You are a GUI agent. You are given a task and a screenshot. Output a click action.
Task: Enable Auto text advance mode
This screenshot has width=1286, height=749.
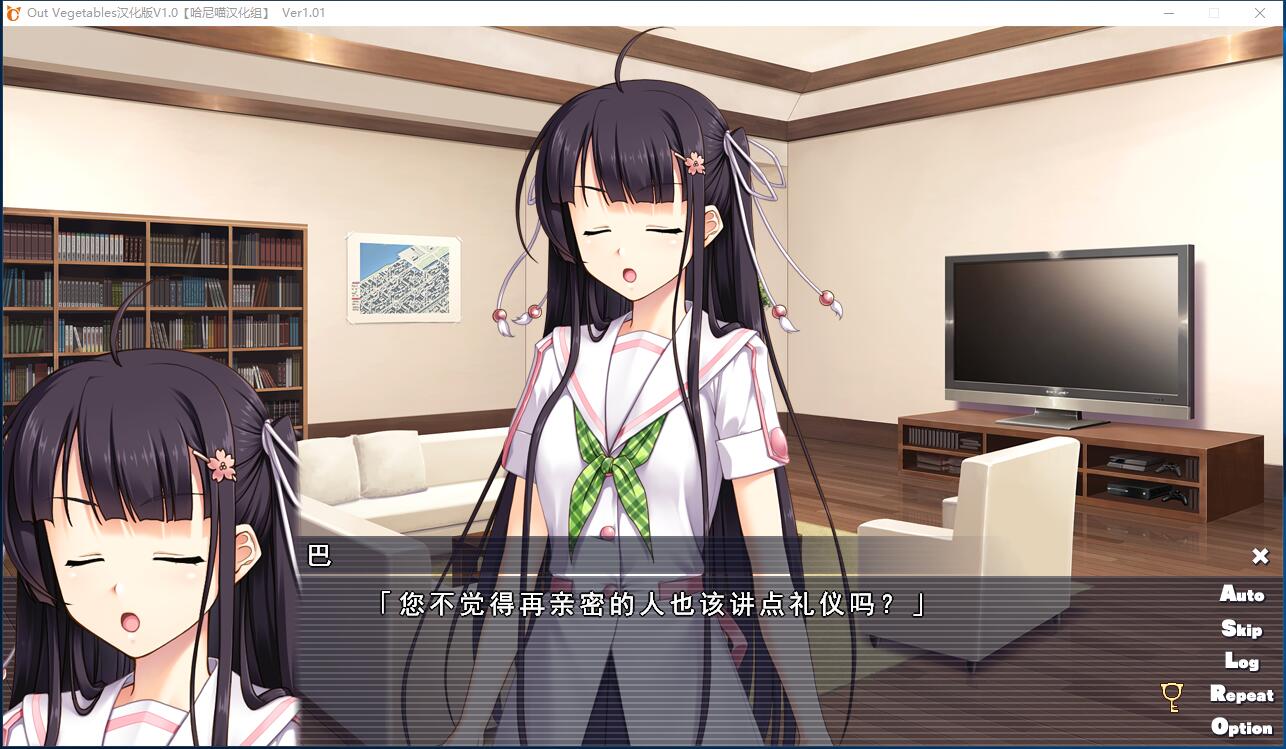(x=1241, y=594)
